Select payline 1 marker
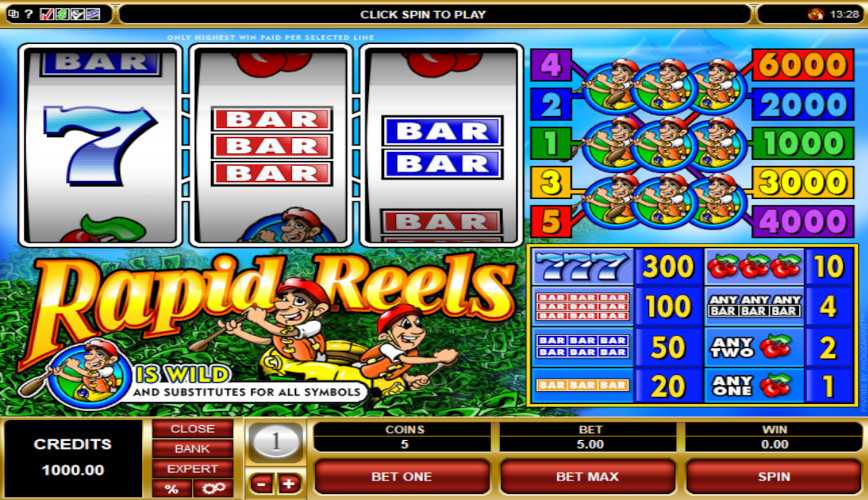The height and width of the screenshot is (500, 868). (550, 143)
